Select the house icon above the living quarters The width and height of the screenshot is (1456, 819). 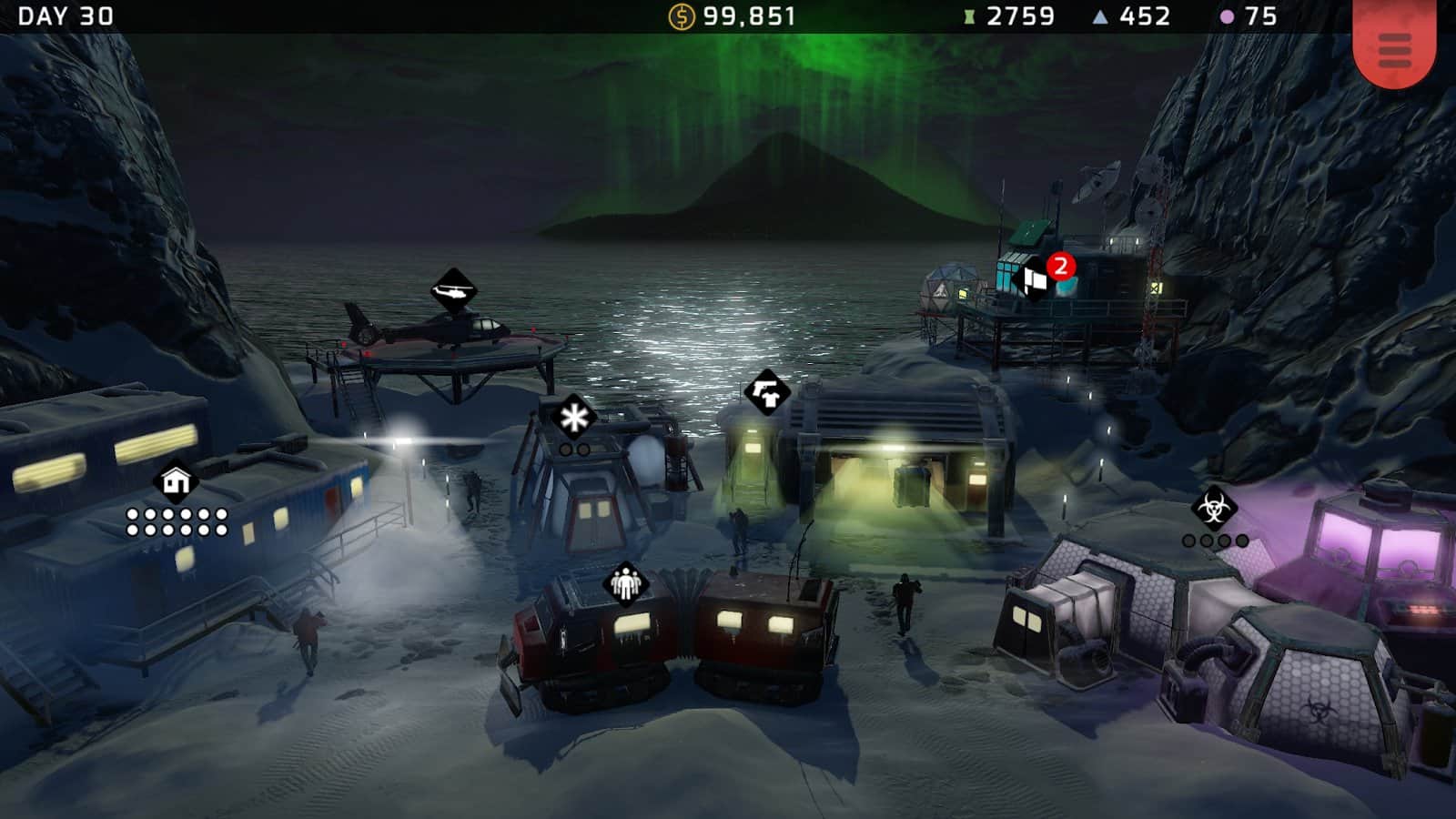pyautogui.click(x=175, y=480)
